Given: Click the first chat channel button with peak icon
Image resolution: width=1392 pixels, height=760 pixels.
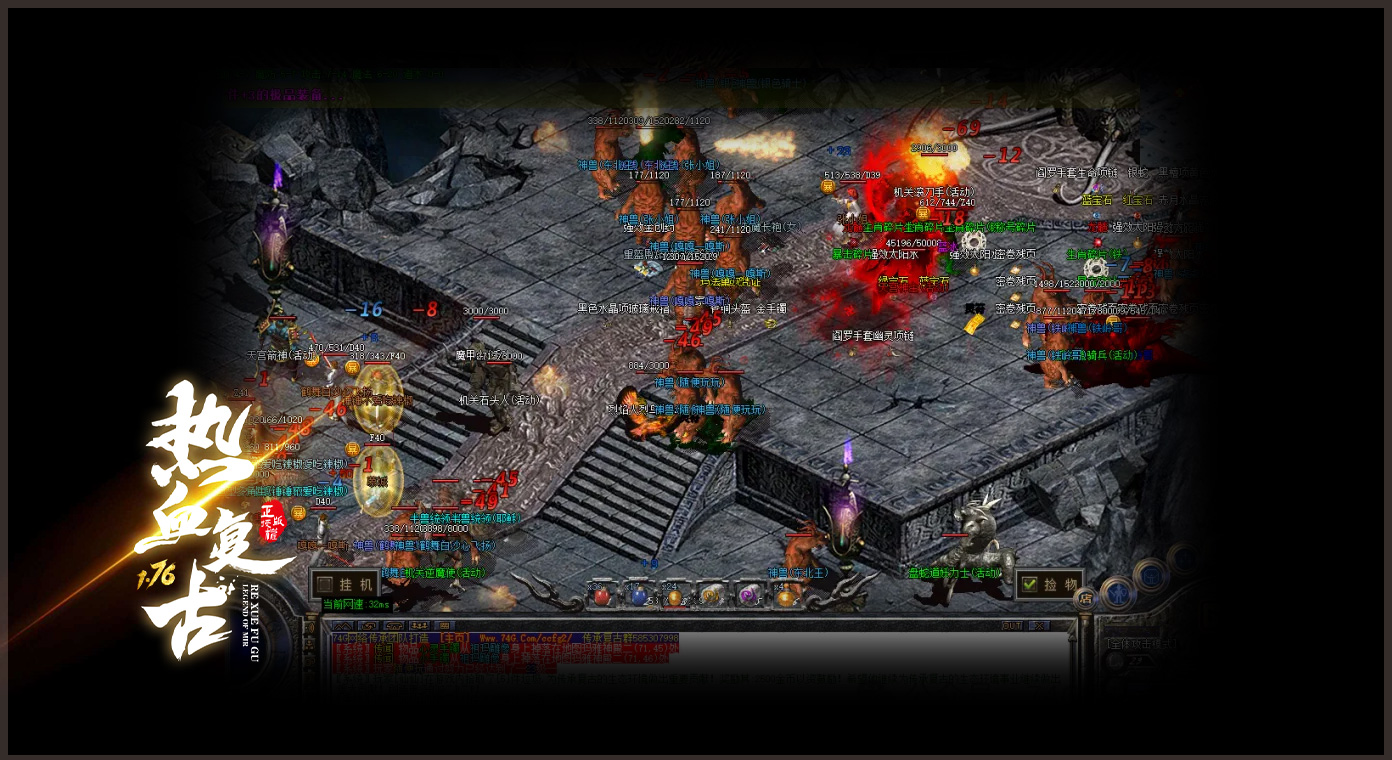Looking at the screenshot, I should [342, 626].
